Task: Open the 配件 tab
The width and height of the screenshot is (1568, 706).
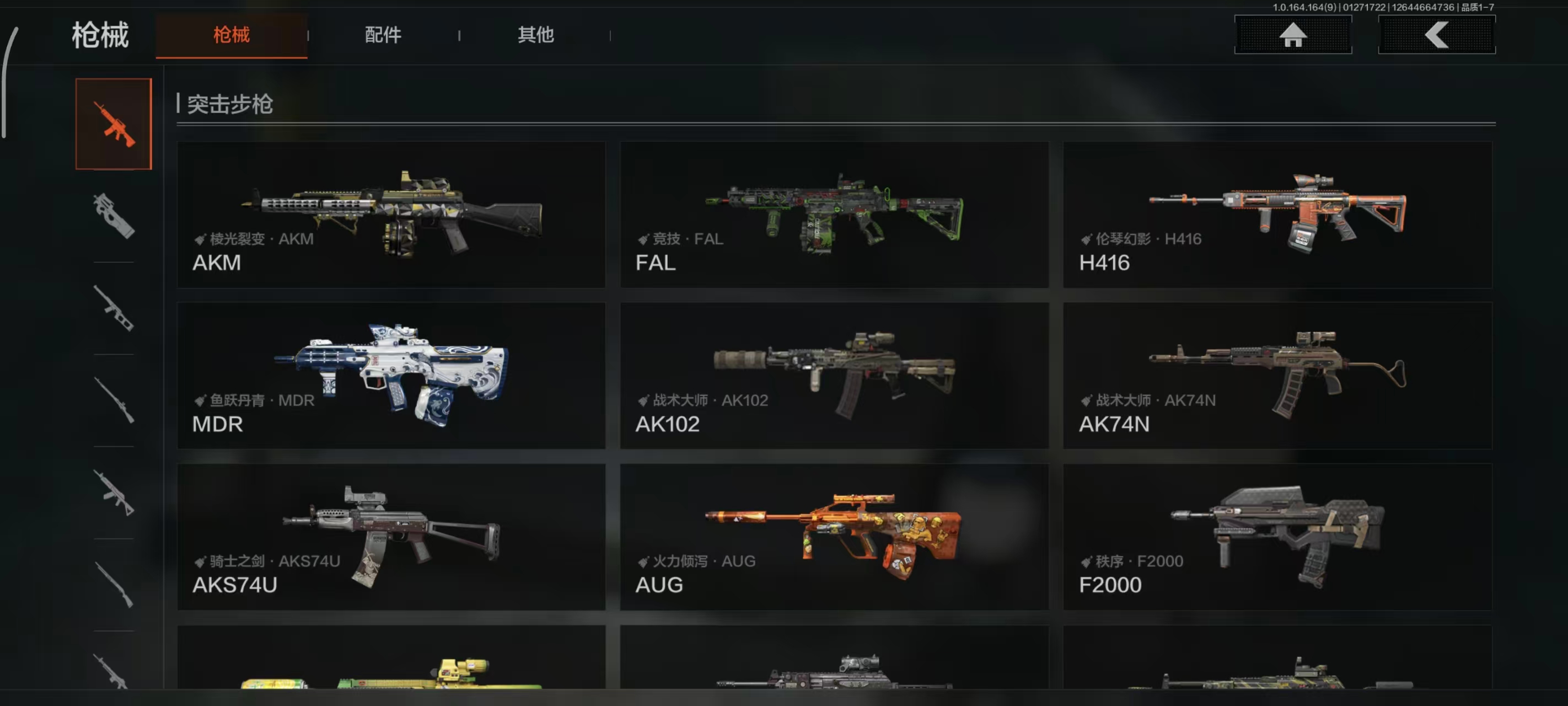Action: (383, 35)
